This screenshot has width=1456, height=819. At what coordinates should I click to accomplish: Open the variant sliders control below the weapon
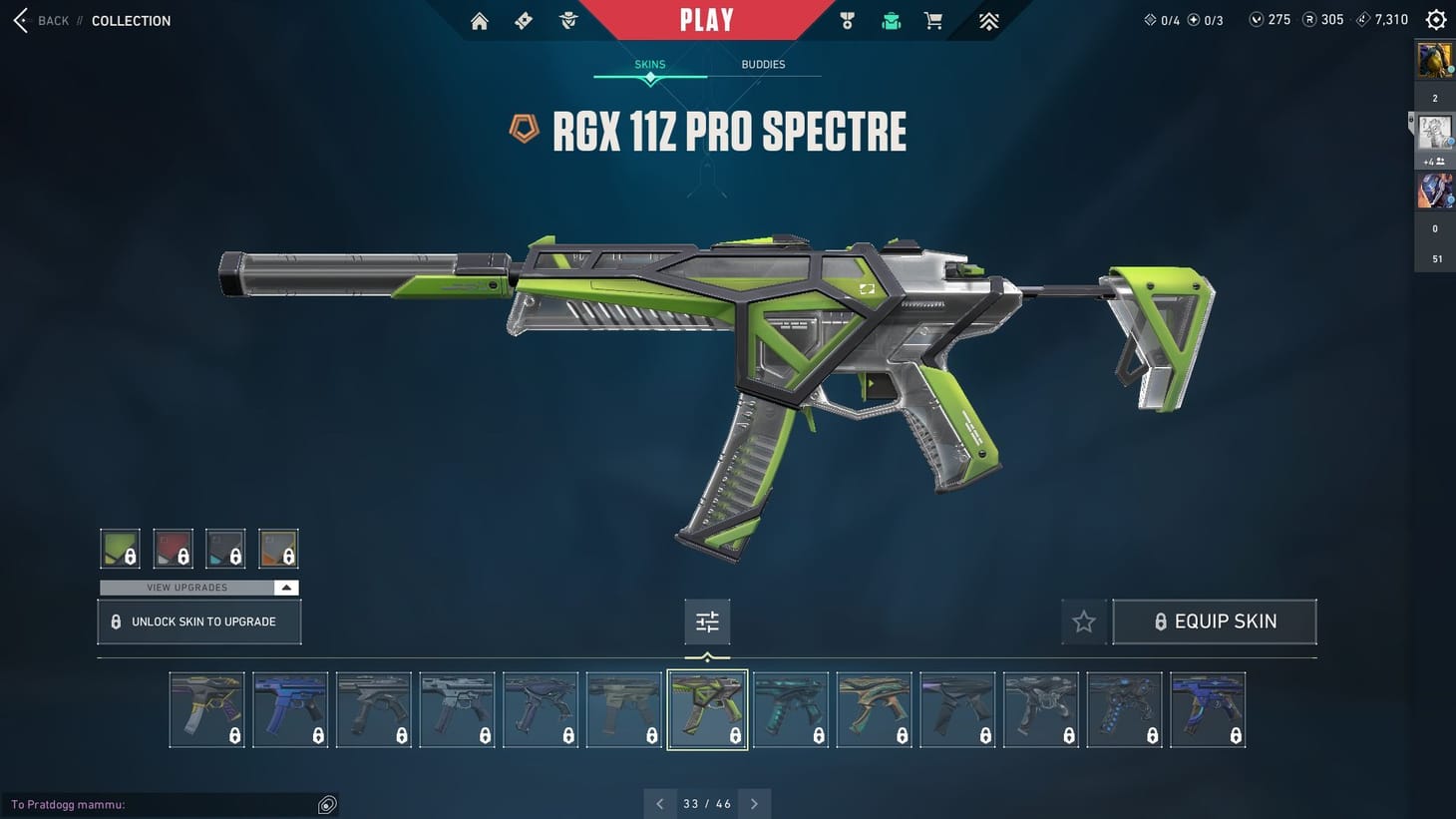click(x=707, y=620)
